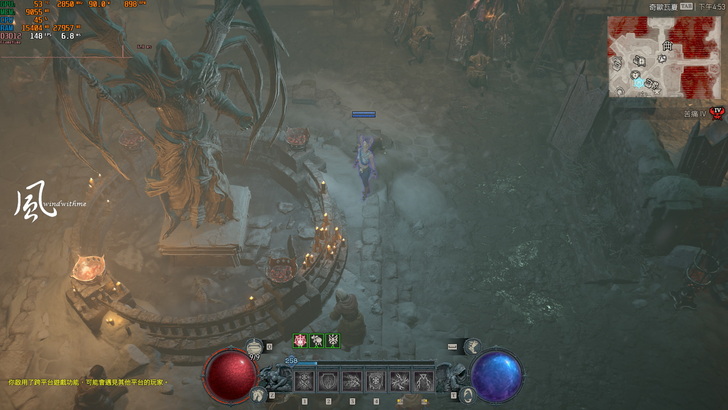Select the pink demon-face buff icon

[299, 340]
